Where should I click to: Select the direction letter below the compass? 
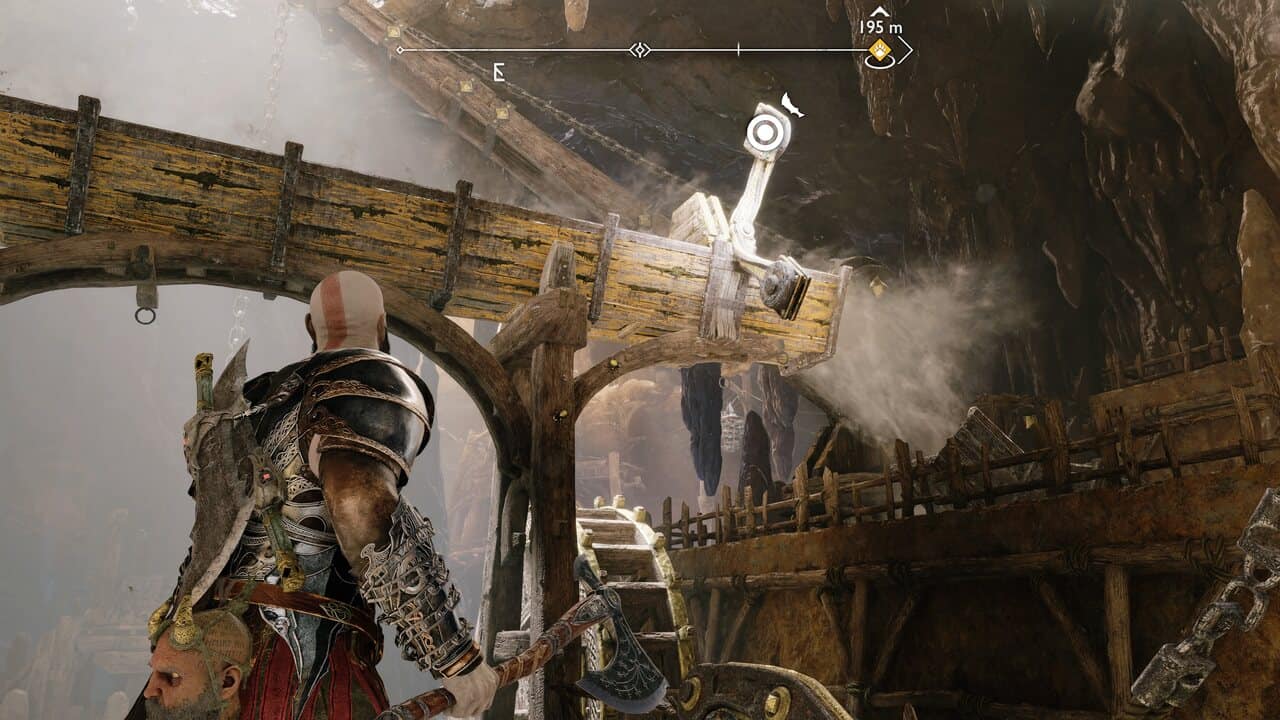point(498,71)
